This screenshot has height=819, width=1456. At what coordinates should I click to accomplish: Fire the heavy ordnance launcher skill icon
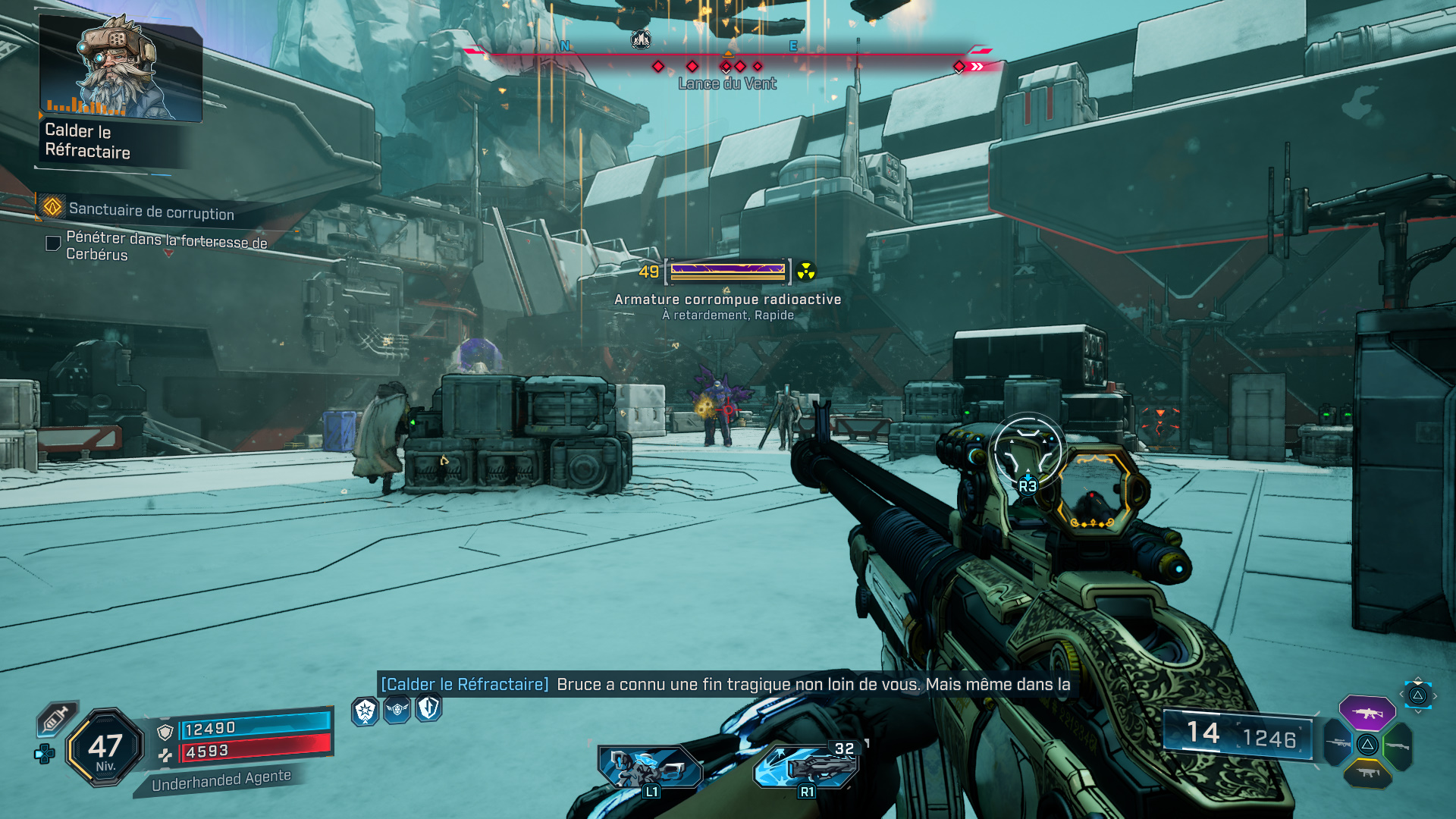click(x=805, y=766)
